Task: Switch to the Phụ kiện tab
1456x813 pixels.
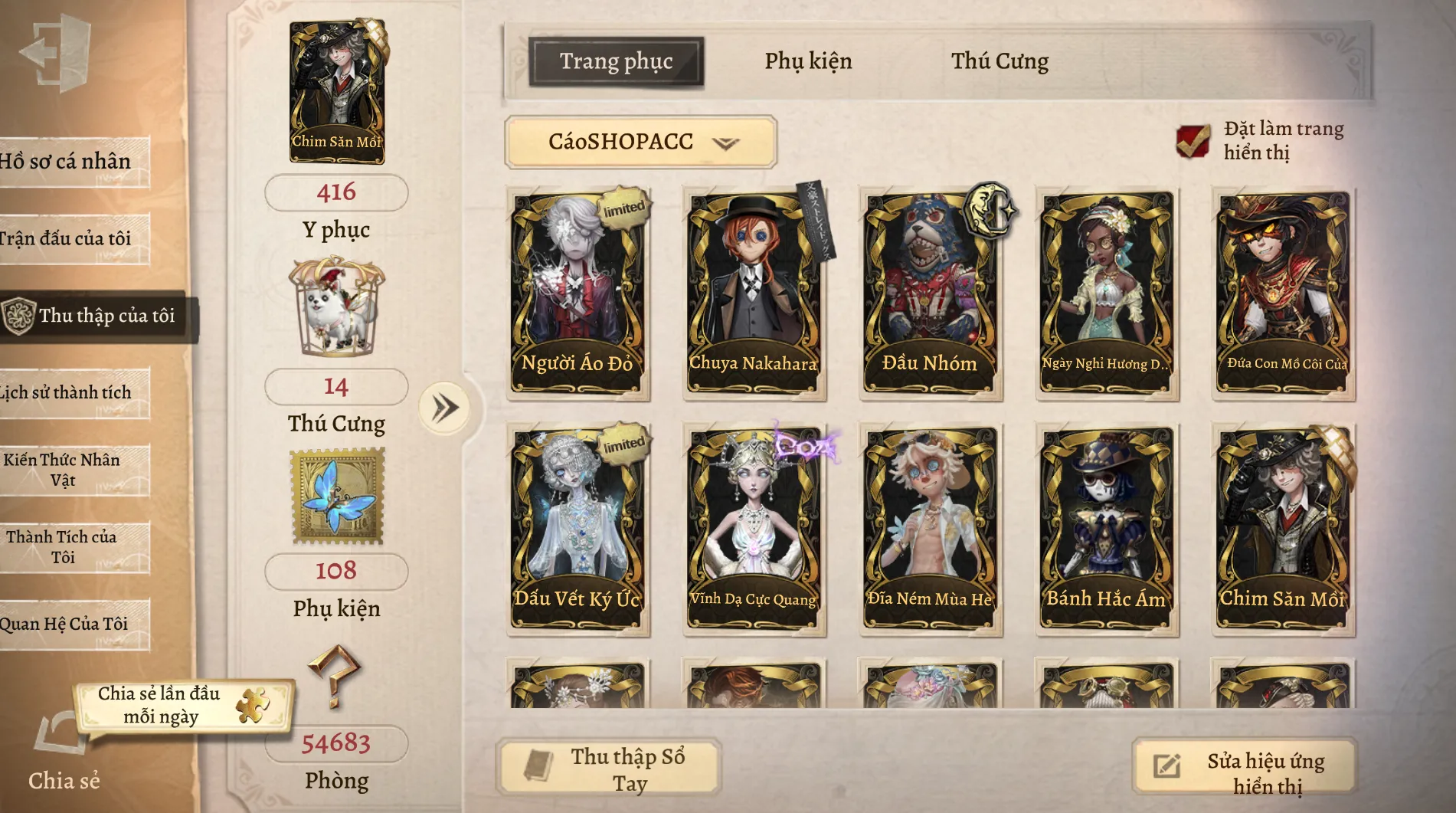Action: tap(808, 61)
